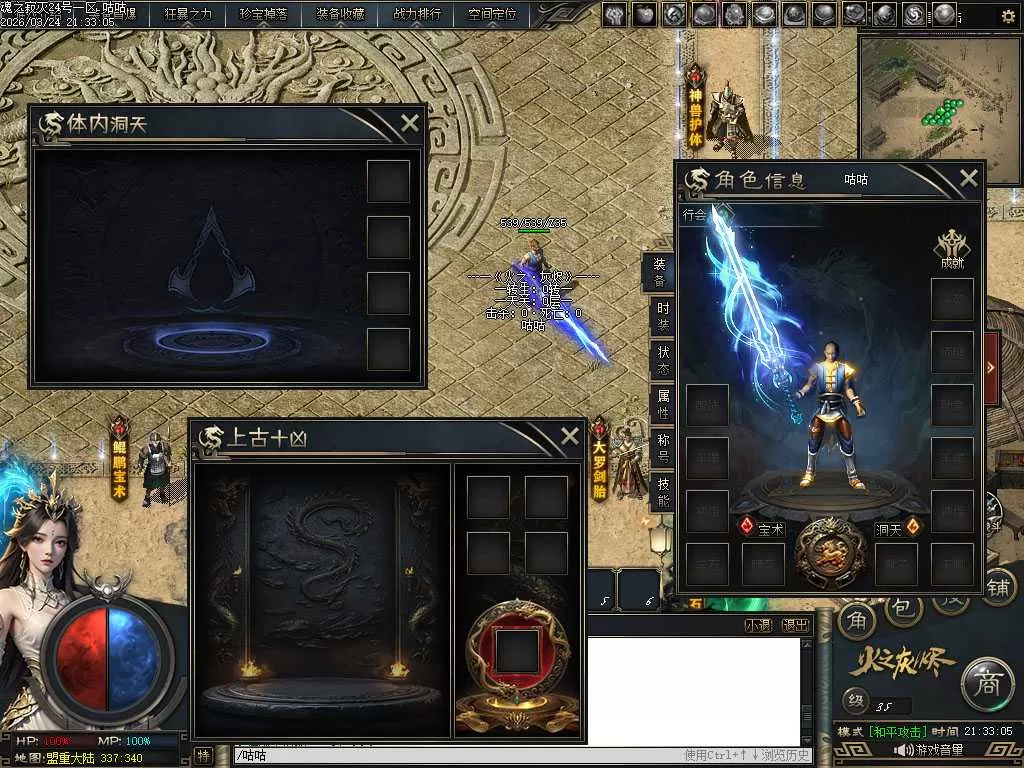Open the 成就 achievements icon
Image resolution: width=1024 pixels, height=768 pixels.
click(x=951, y=250)
